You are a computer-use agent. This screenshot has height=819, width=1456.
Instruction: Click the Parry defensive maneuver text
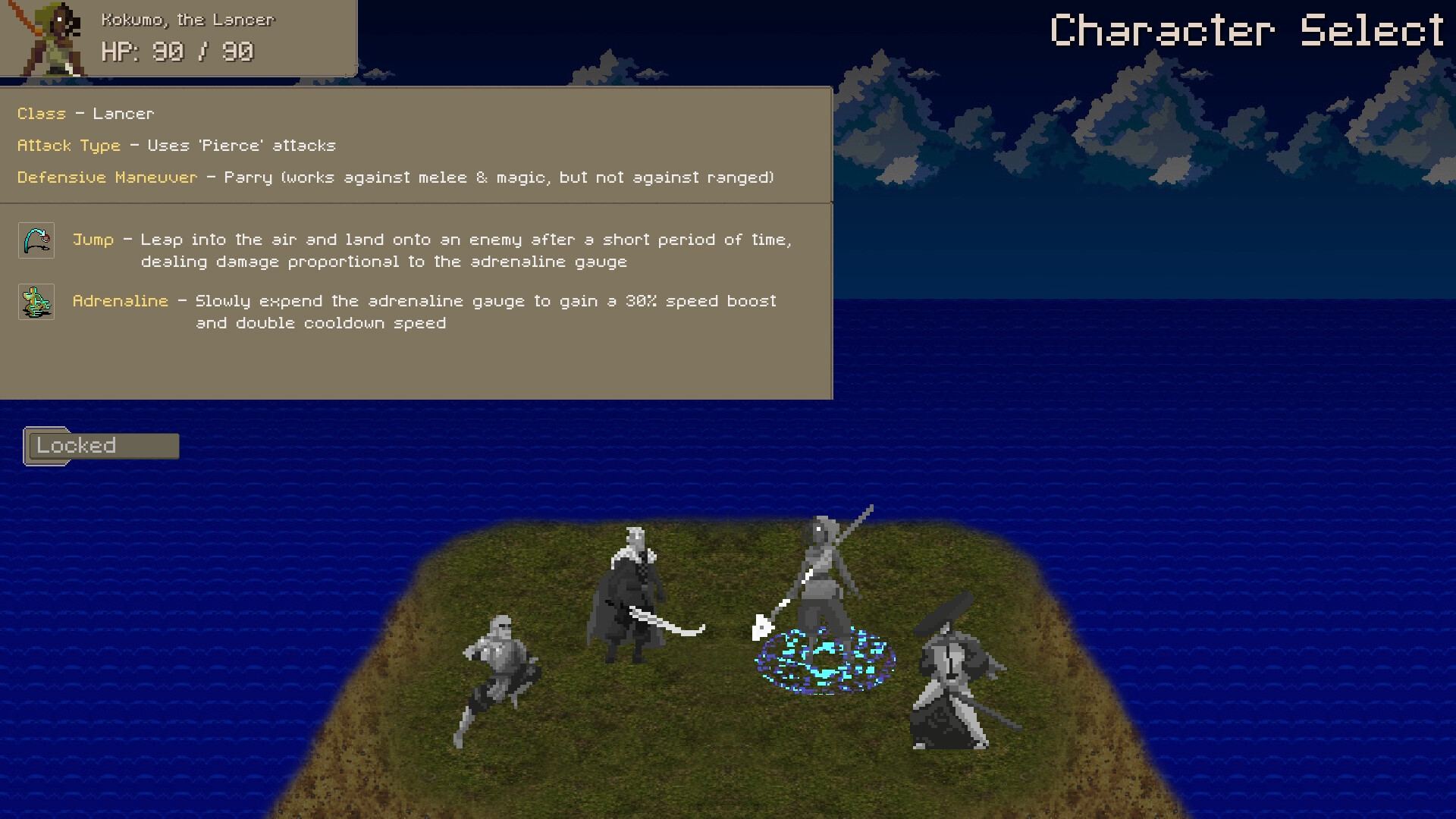[250, 177]
